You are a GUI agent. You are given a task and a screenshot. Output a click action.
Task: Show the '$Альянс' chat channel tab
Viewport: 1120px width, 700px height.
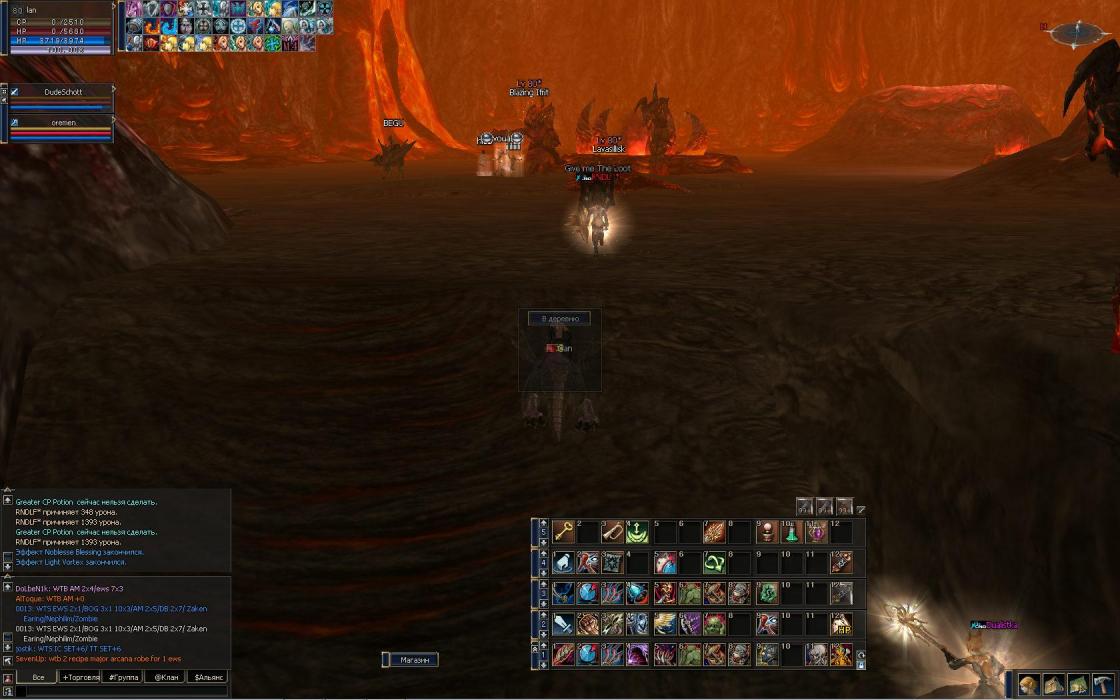(208, 677)
